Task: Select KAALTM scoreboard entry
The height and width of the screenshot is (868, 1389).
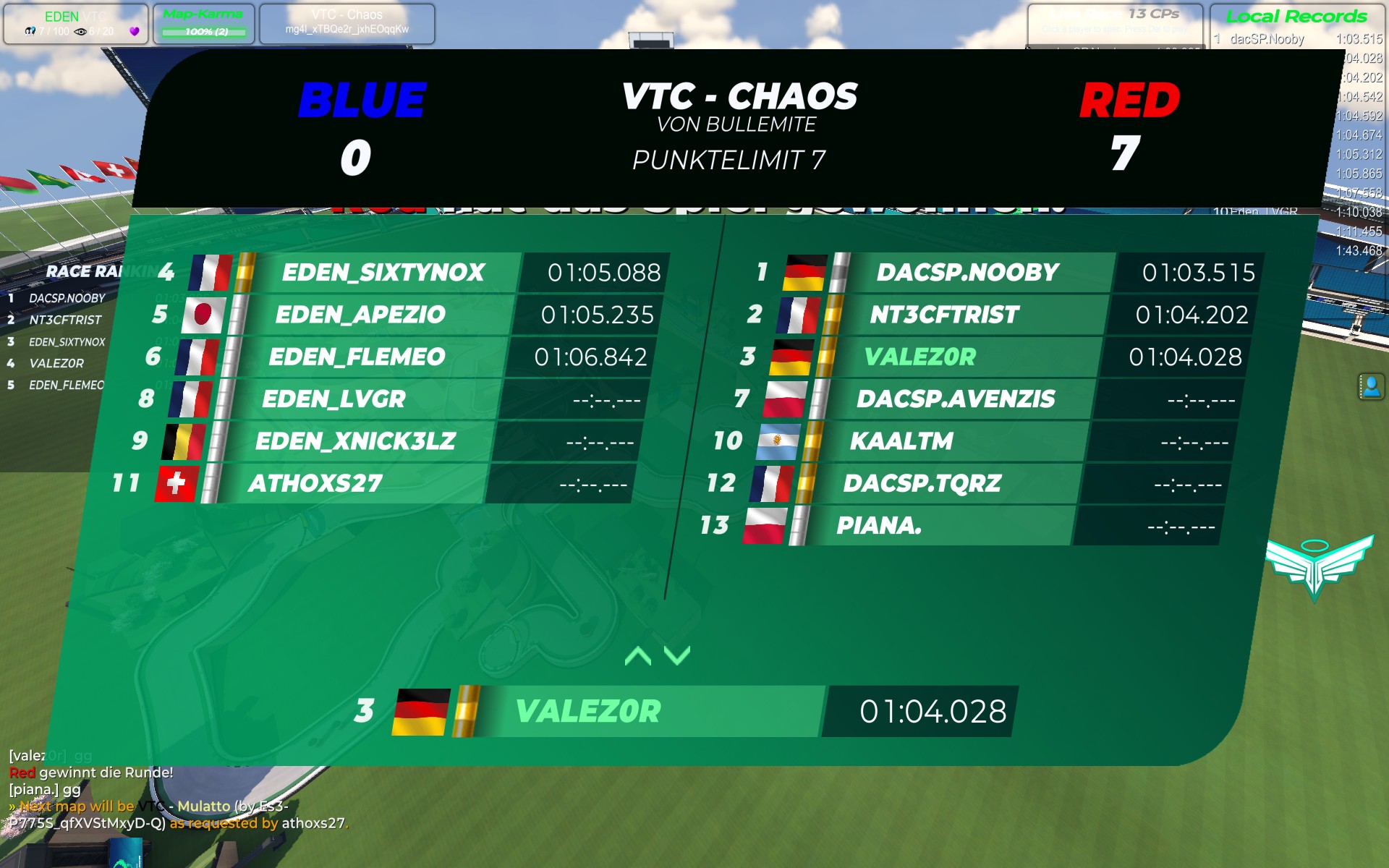Action: click(x=901, y=441)
